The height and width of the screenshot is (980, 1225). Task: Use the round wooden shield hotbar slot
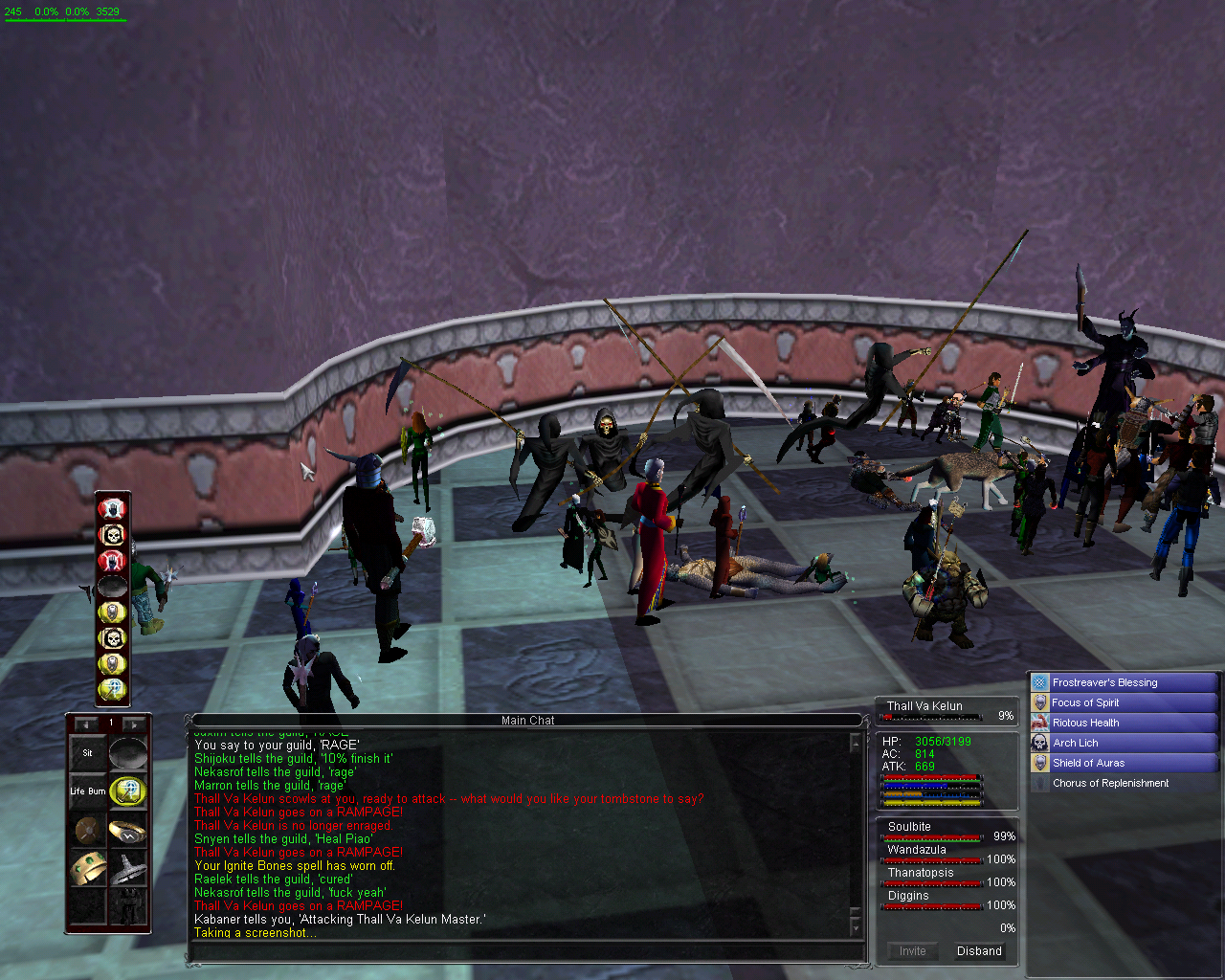click(x=87, y=830)
